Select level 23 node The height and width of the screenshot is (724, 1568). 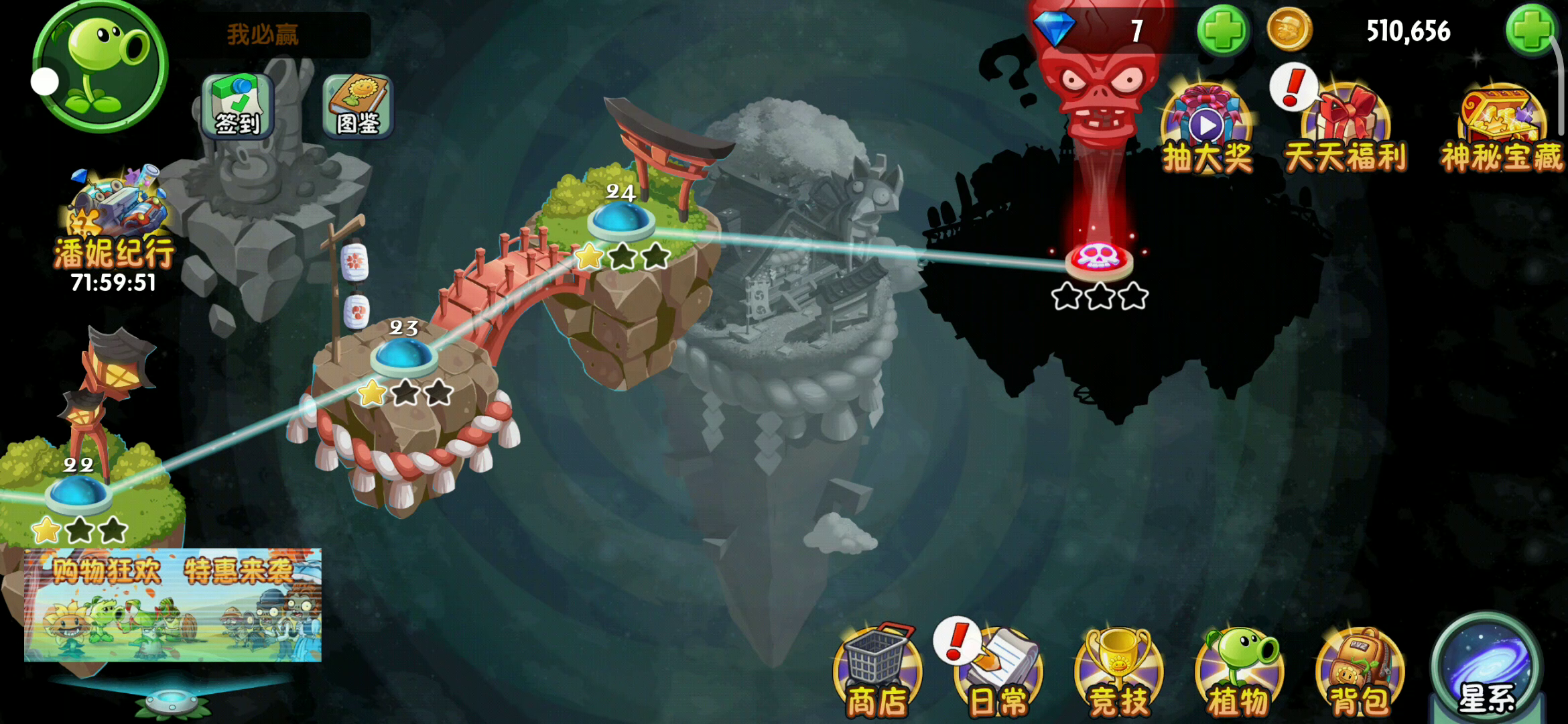pyautogui.click(x=404, y=355)
